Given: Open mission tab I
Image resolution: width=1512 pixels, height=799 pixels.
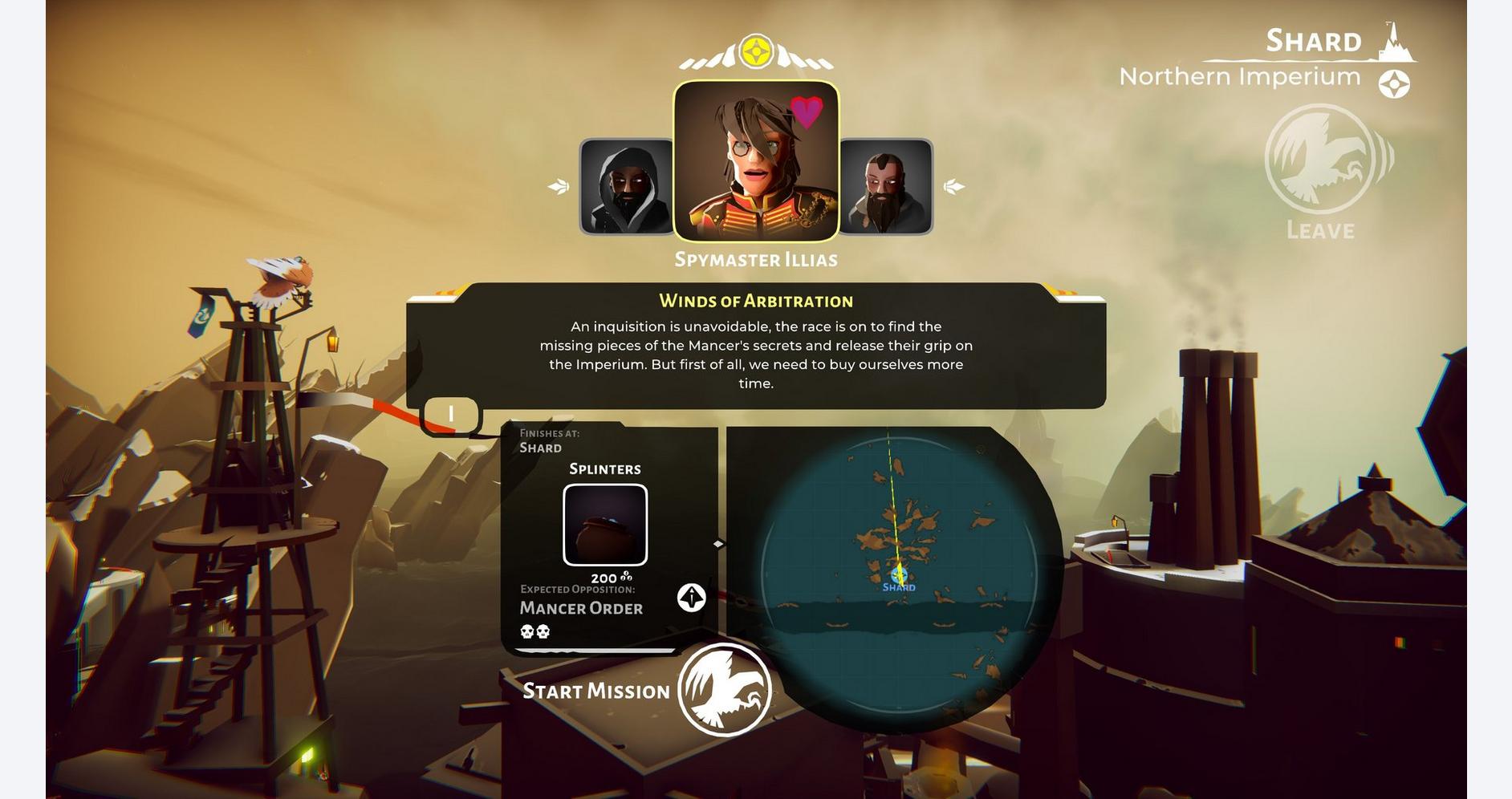Looking at the screenshot, I should pyautogui.click(x=451, y=415).
